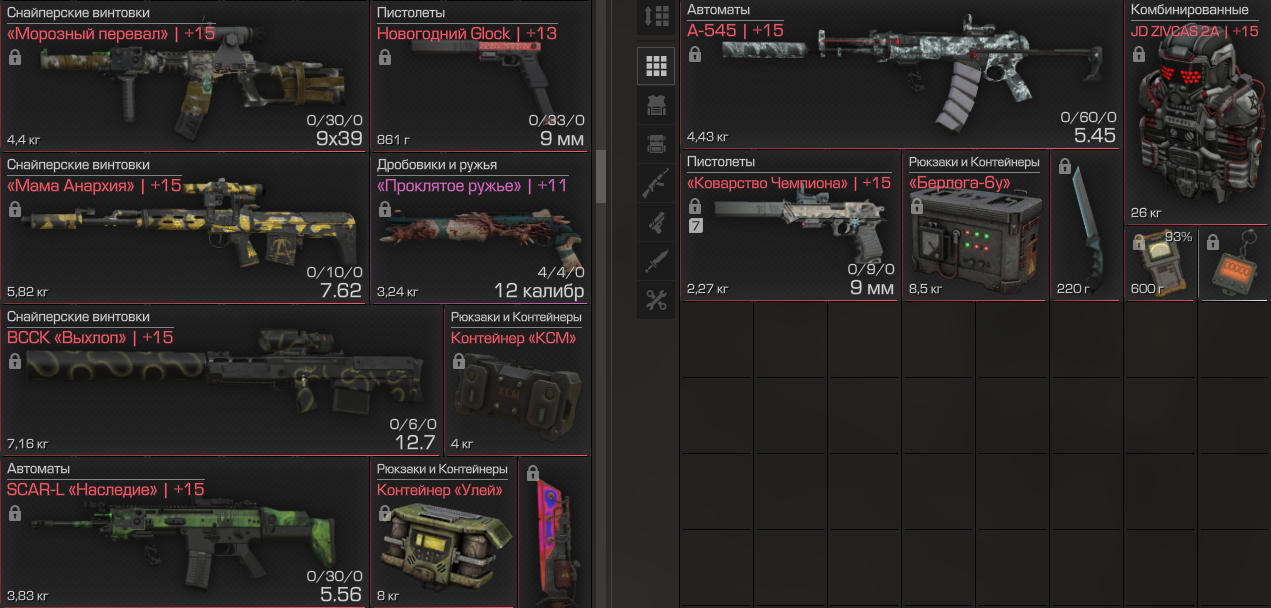Filter inventory by armor vest icon
The image size is (1271, 608).
tap(656, 105)
